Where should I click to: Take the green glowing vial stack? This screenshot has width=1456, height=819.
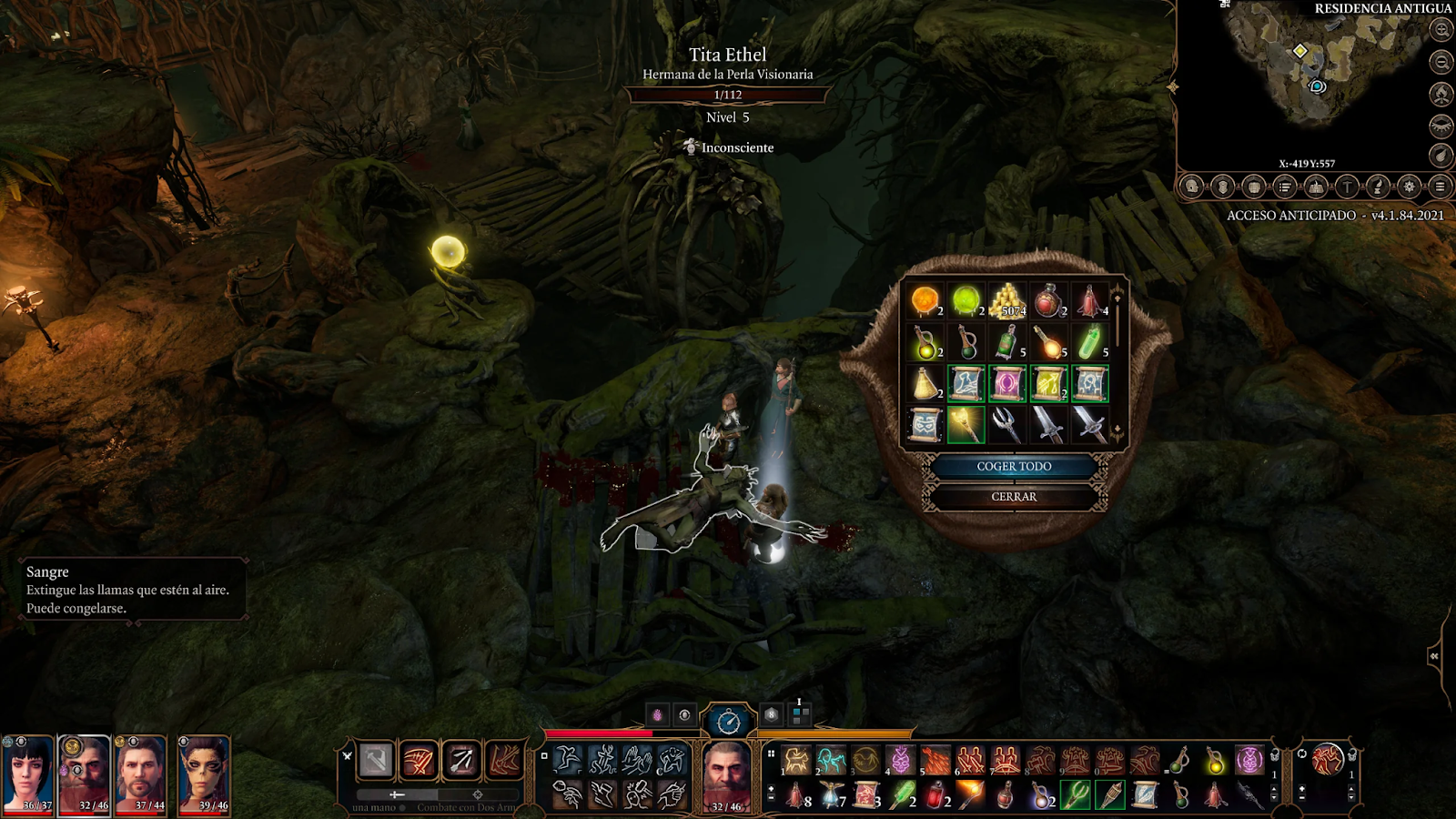coord(1090,342)
